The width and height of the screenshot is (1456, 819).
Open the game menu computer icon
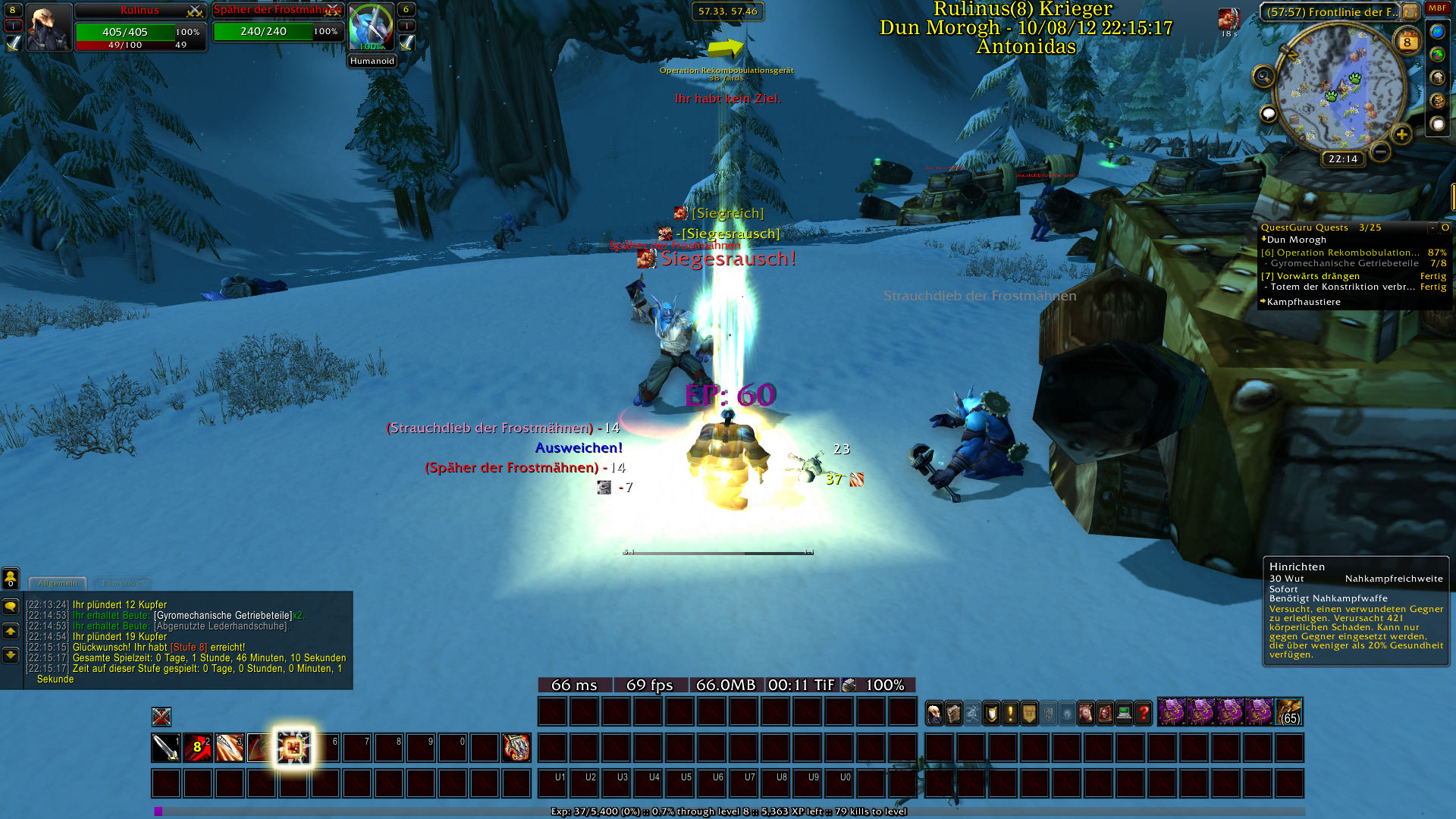tap(1124, 713)
